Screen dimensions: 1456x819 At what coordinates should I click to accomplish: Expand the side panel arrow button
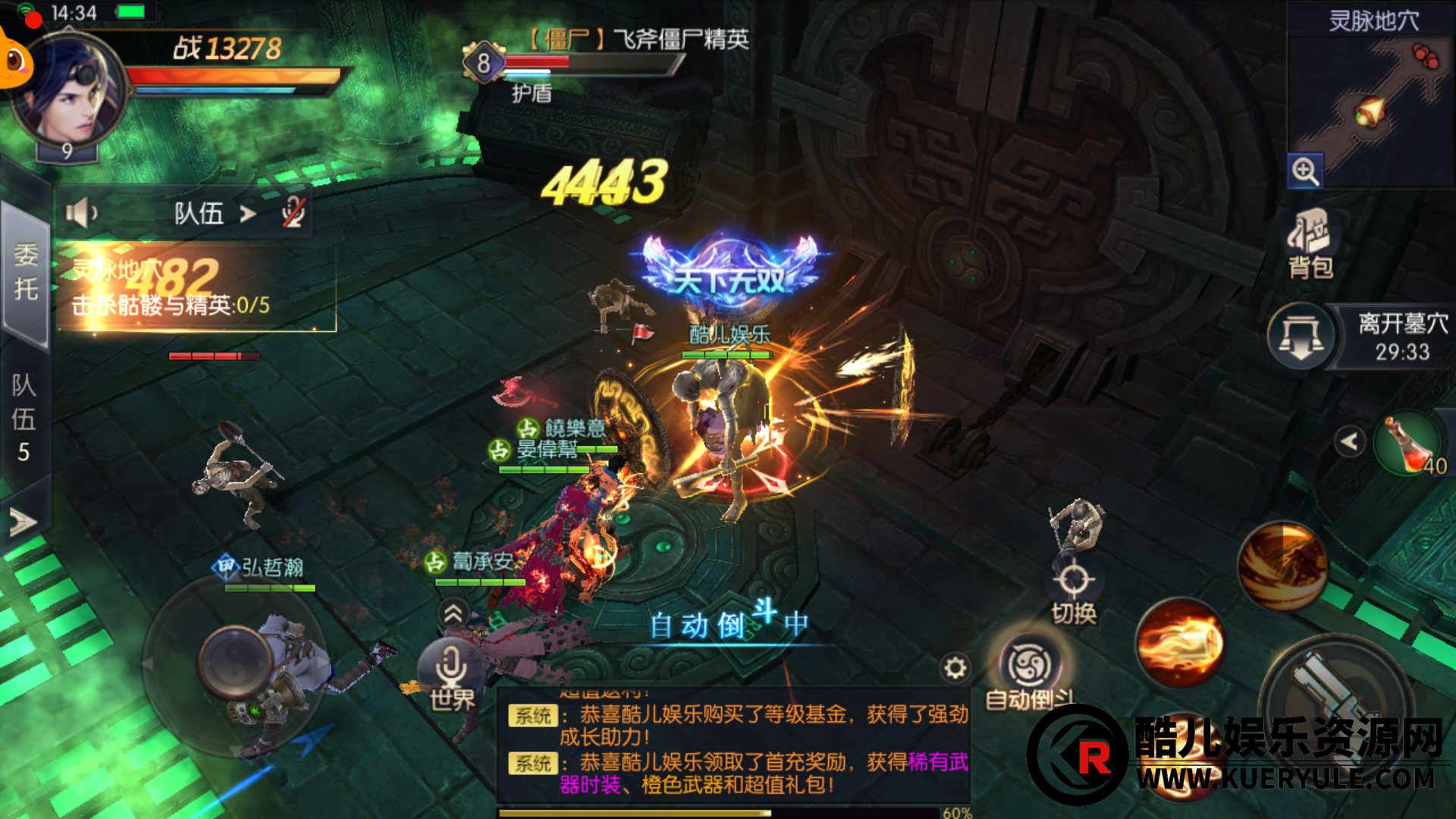click(23, 522)
